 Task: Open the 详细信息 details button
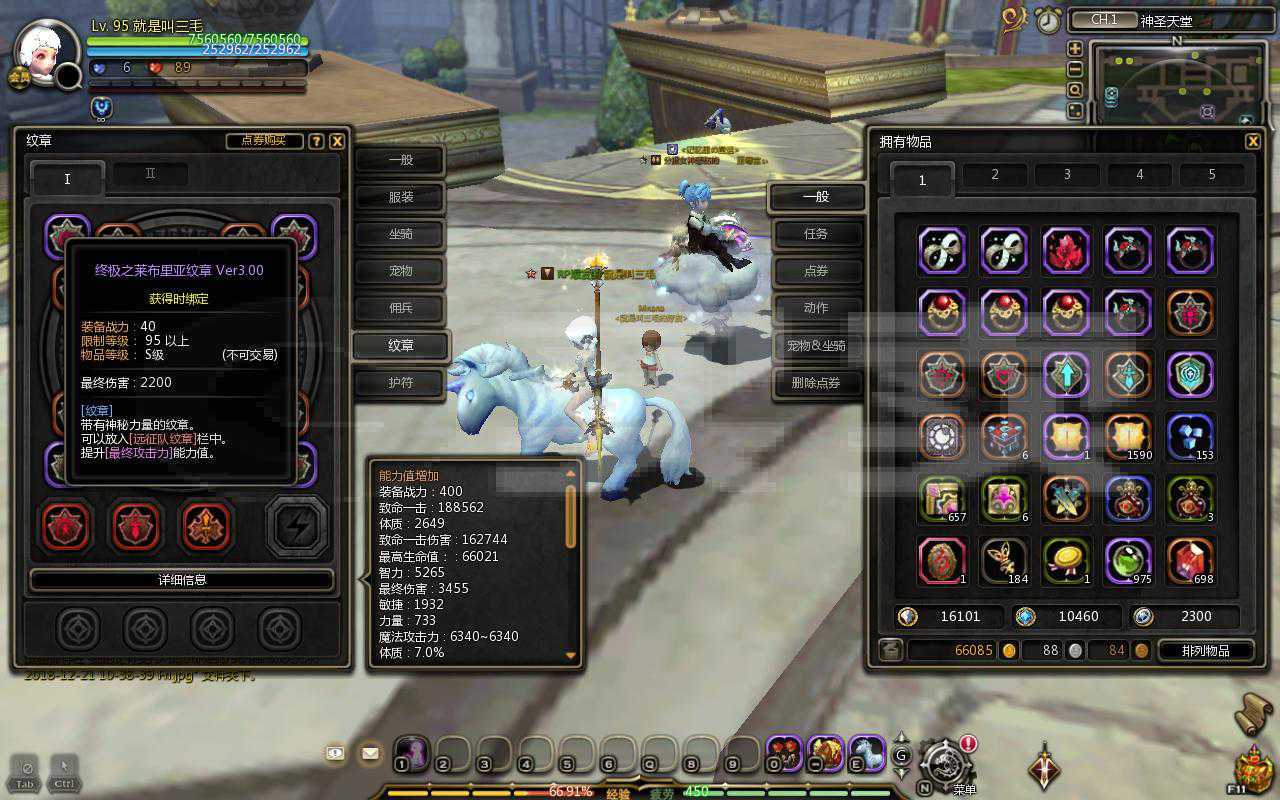coord(182,580)
